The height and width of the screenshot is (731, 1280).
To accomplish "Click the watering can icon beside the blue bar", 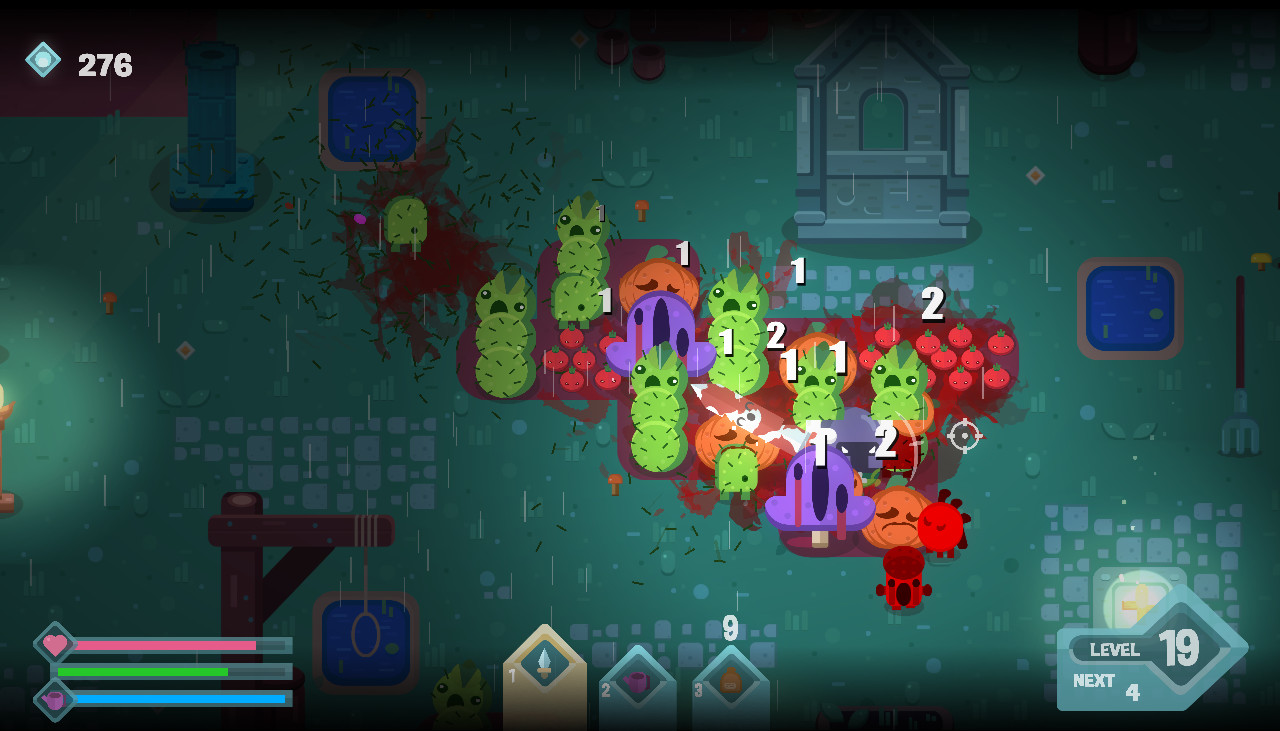I will click(x=55, y=702).
